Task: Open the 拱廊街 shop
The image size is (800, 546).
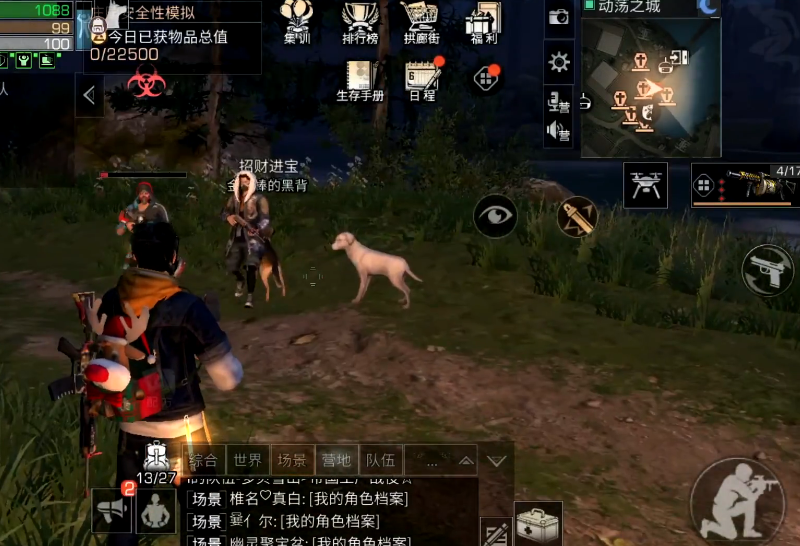Action: 422,22
